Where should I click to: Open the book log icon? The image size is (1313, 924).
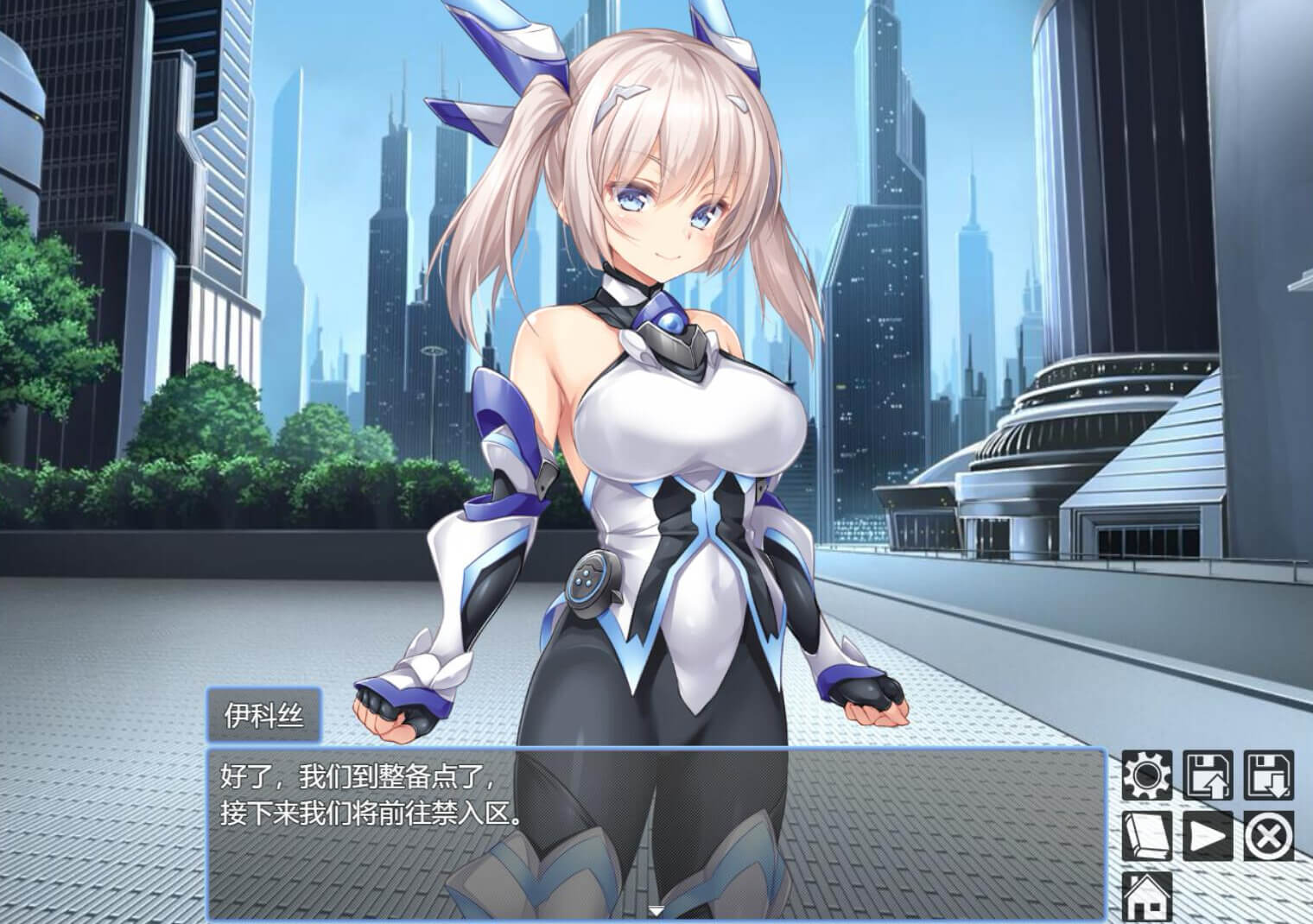point(1147,836)
